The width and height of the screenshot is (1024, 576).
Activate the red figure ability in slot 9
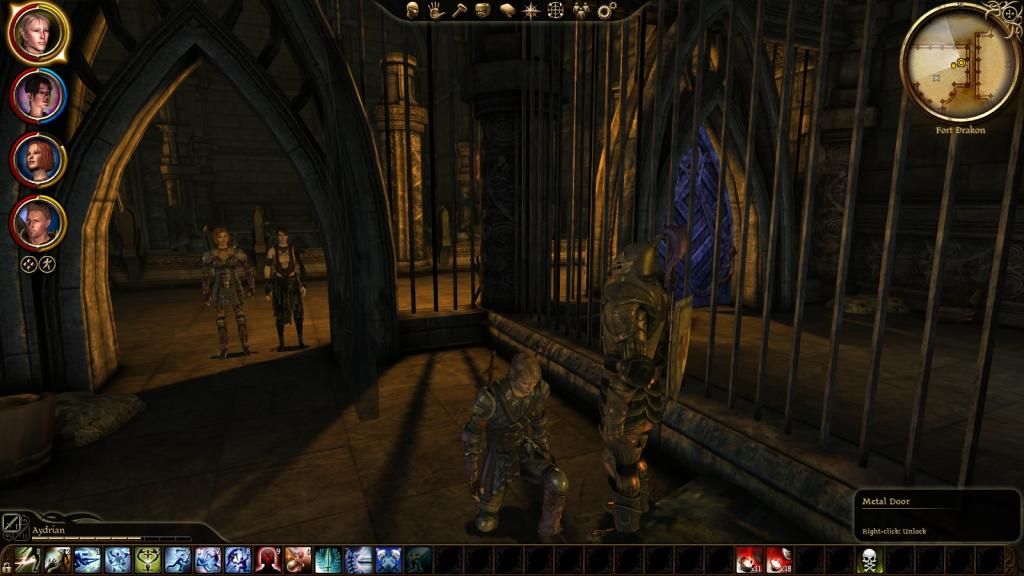269,560
